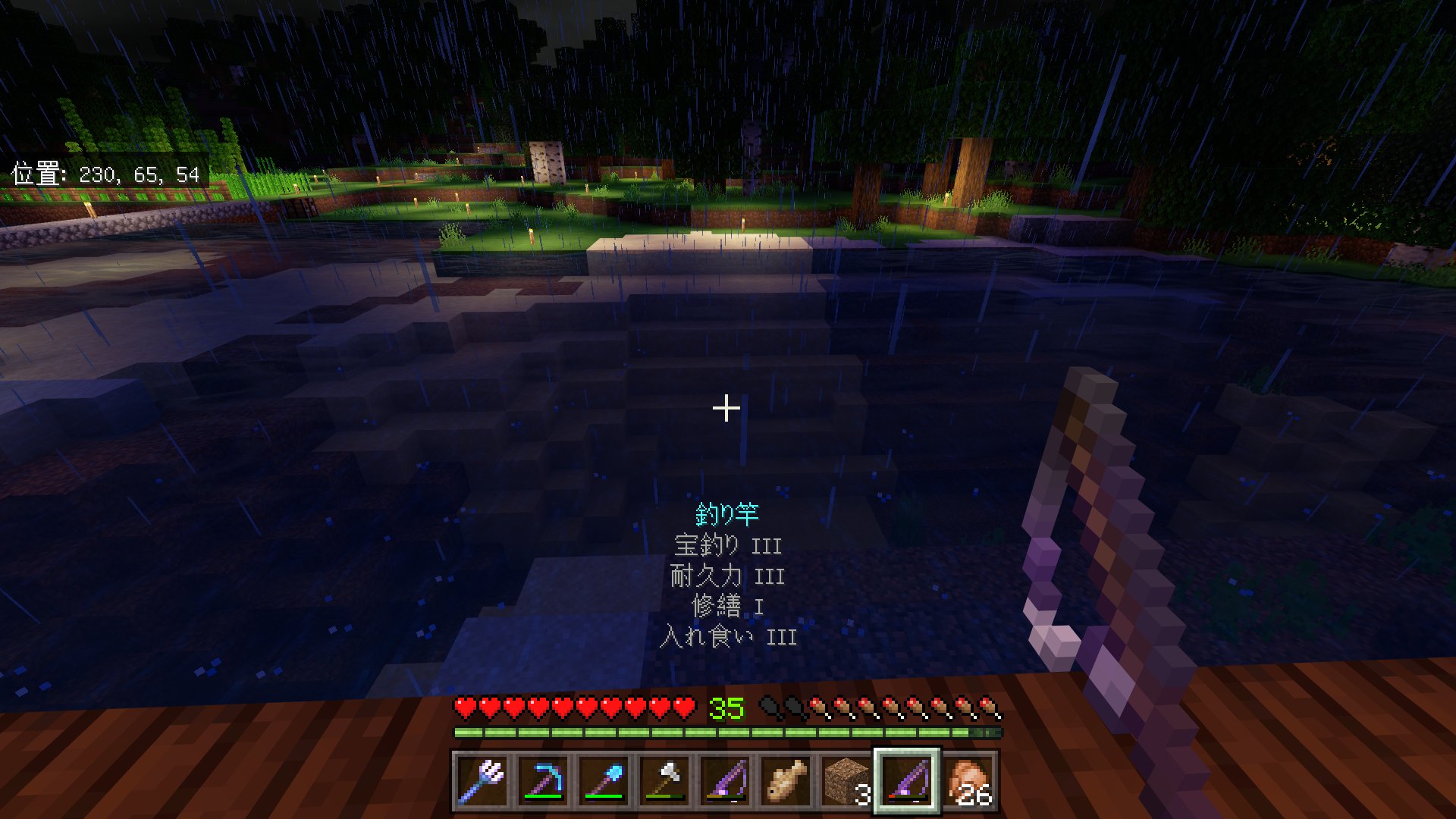
Task: Click the coordinates overlay showing 230, 65, 54
Action: pos(105,173)
